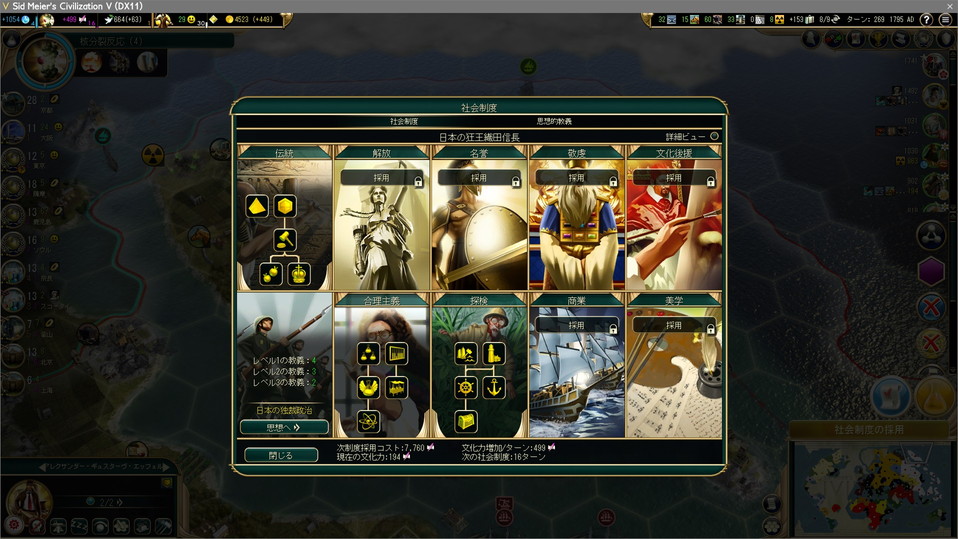Viewport: 958px width, 539px height.
Task: Select the atom policy icon in 合理主義
Action: point(369,421)
